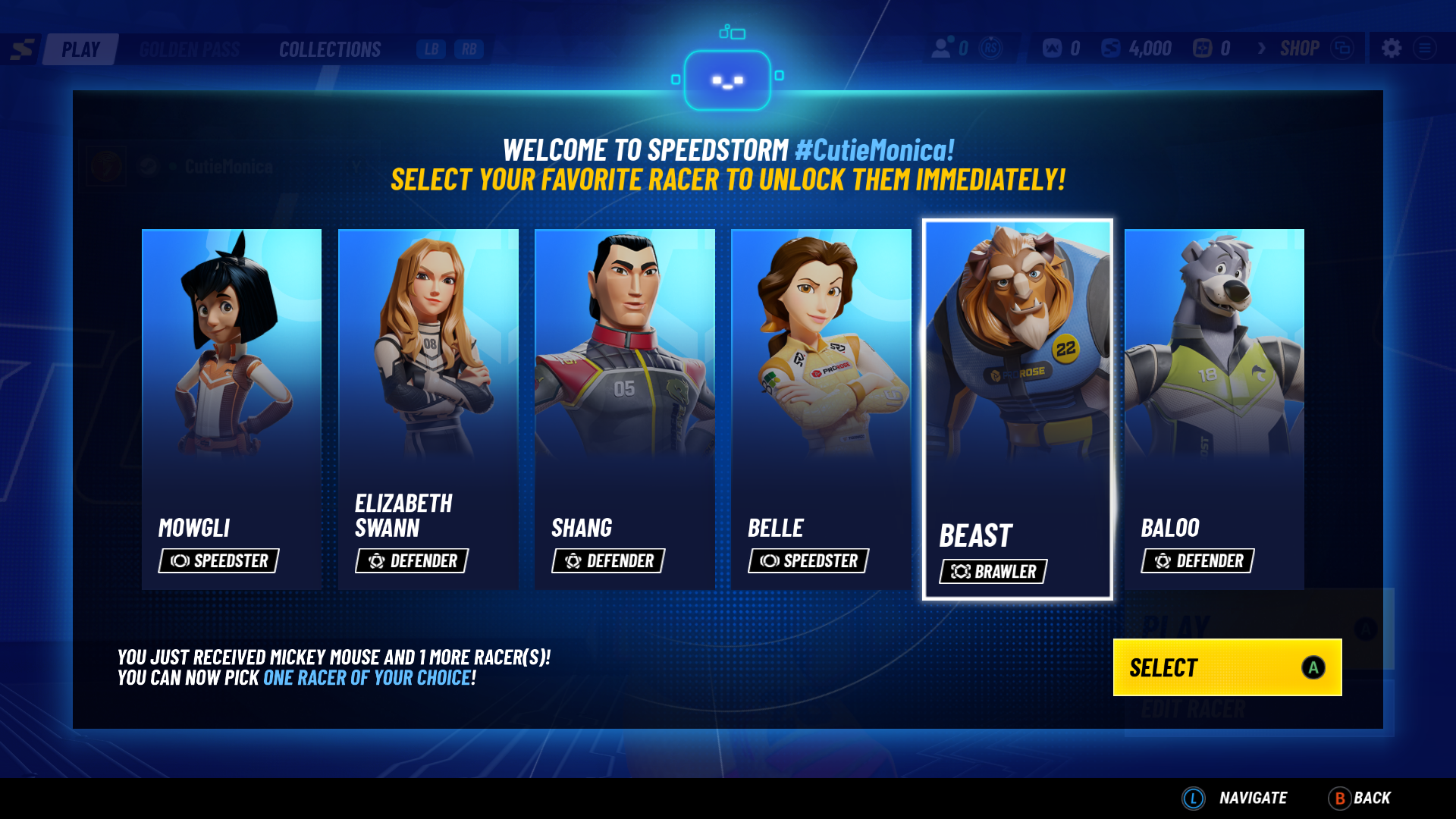Screen dimensions: 1456x819
Task: Click the Defender badge under Baloo
Action: point(1197,561)
